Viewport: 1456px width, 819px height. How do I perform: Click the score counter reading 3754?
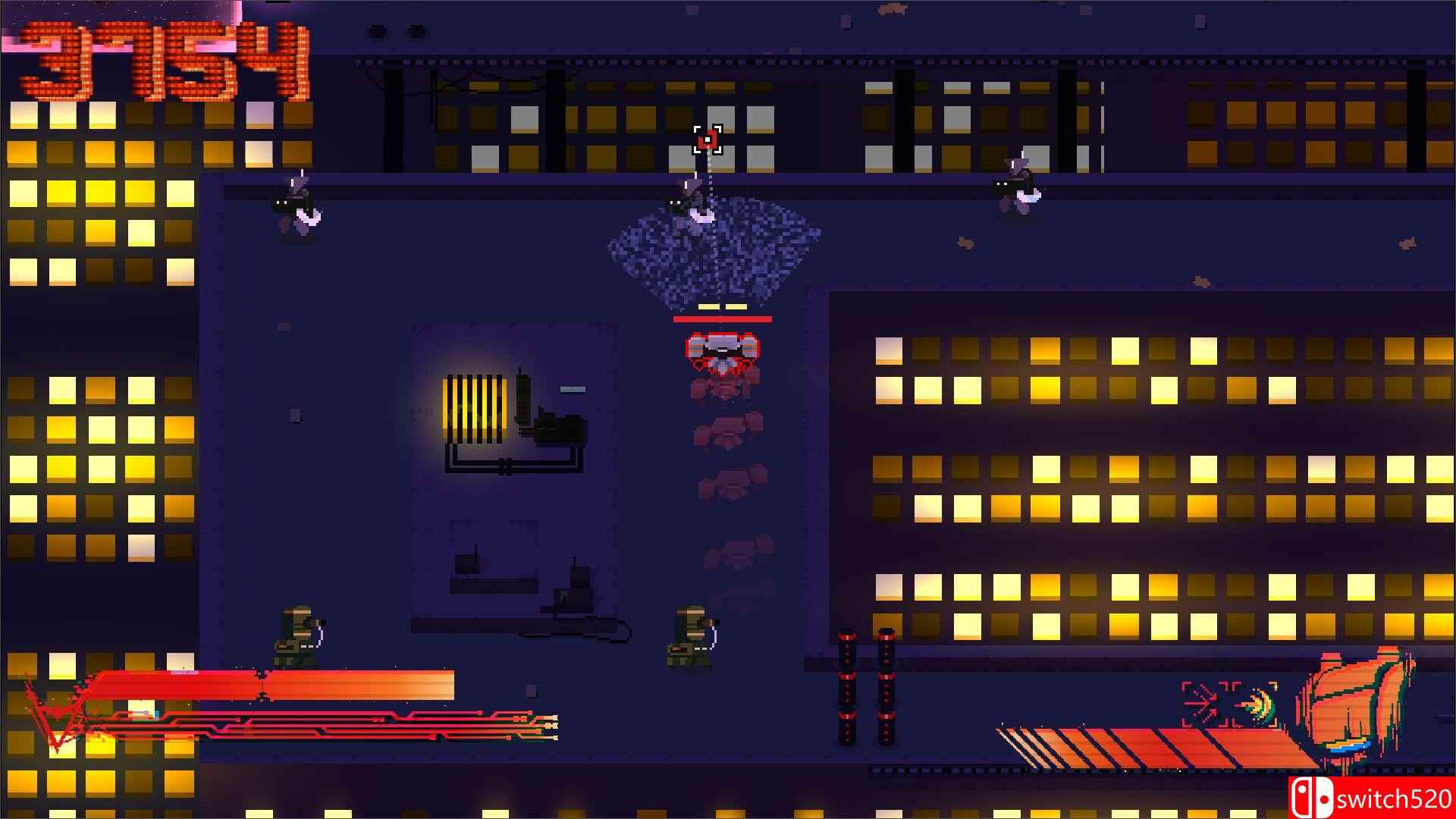163,57
